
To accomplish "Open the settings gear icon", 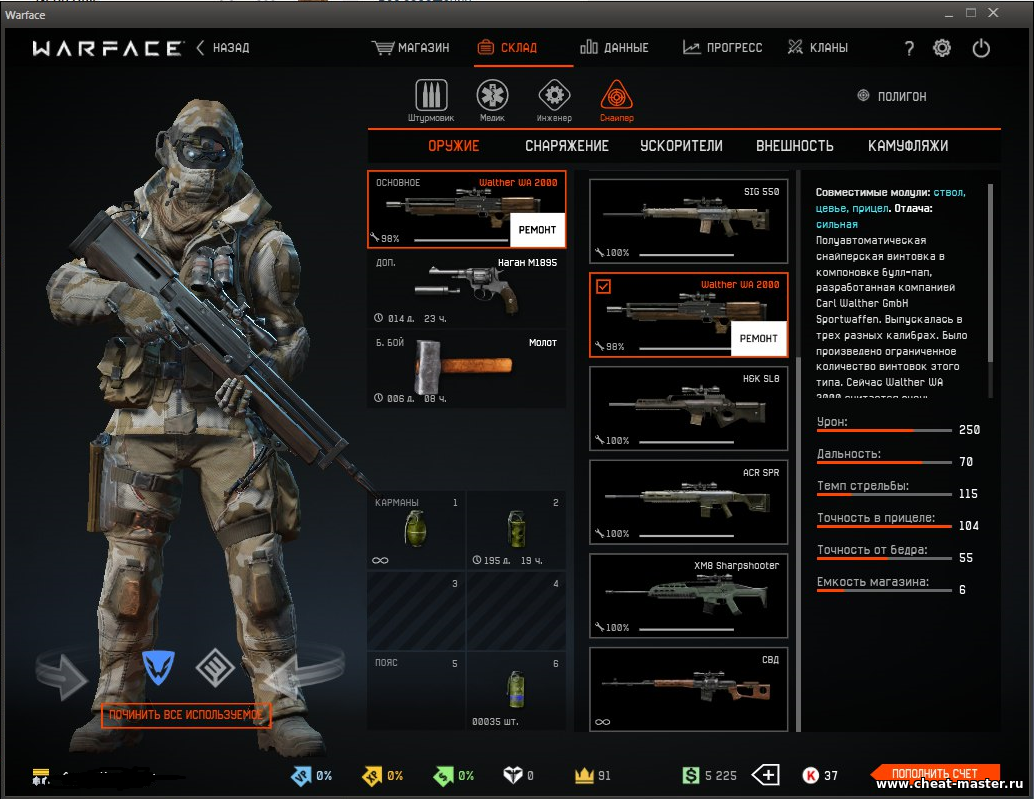I will click(942, 48).
